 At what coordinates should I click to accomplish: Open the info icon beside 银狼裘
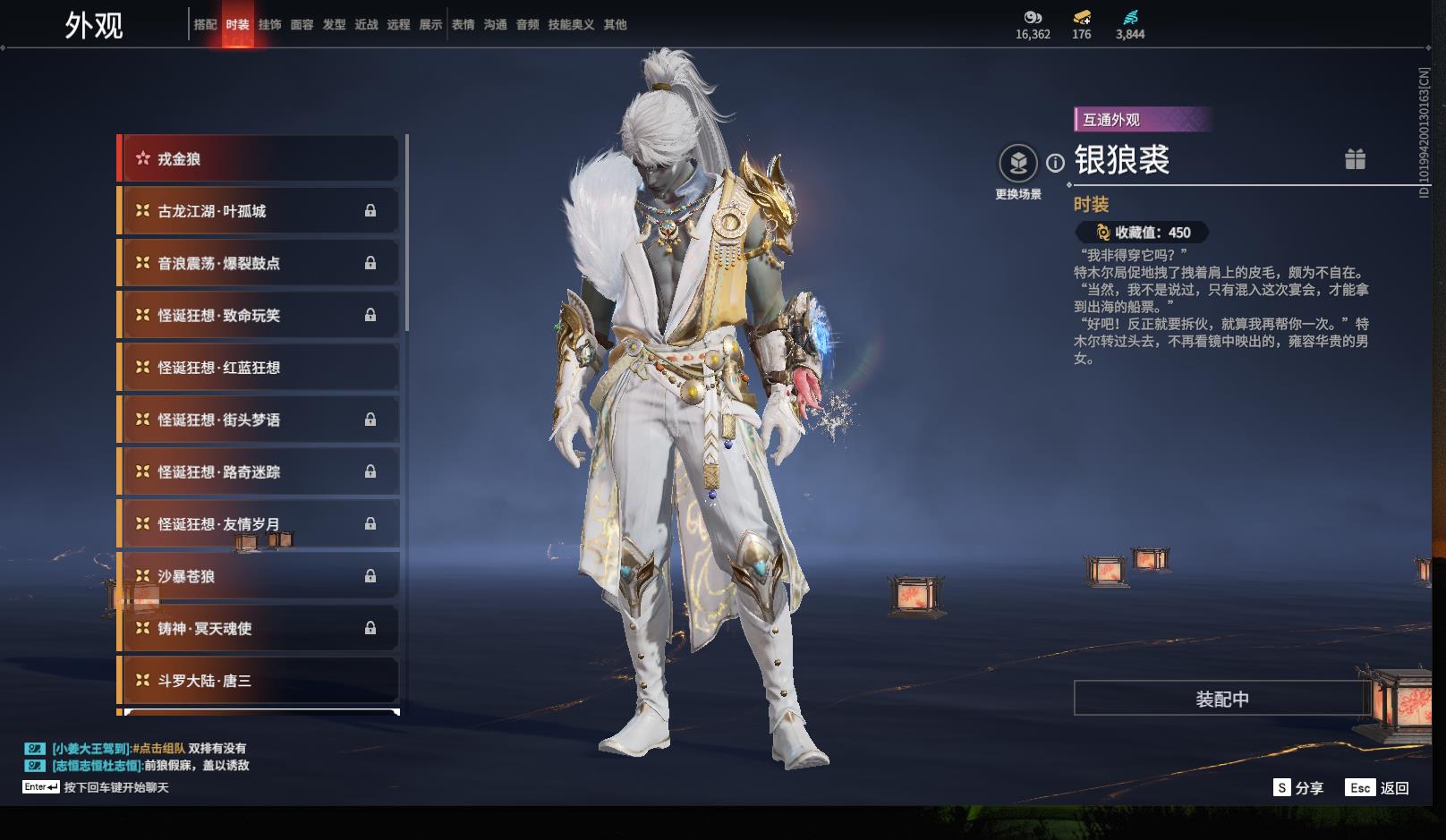[1056, 163]
